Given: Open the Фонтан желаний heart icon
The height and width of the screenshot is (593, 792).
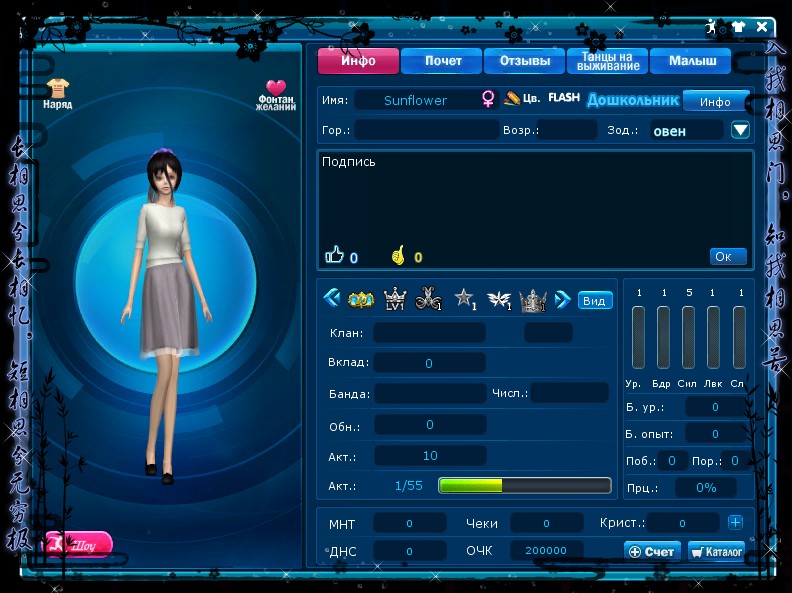Looking at the screenshot, I should (276, 94).
